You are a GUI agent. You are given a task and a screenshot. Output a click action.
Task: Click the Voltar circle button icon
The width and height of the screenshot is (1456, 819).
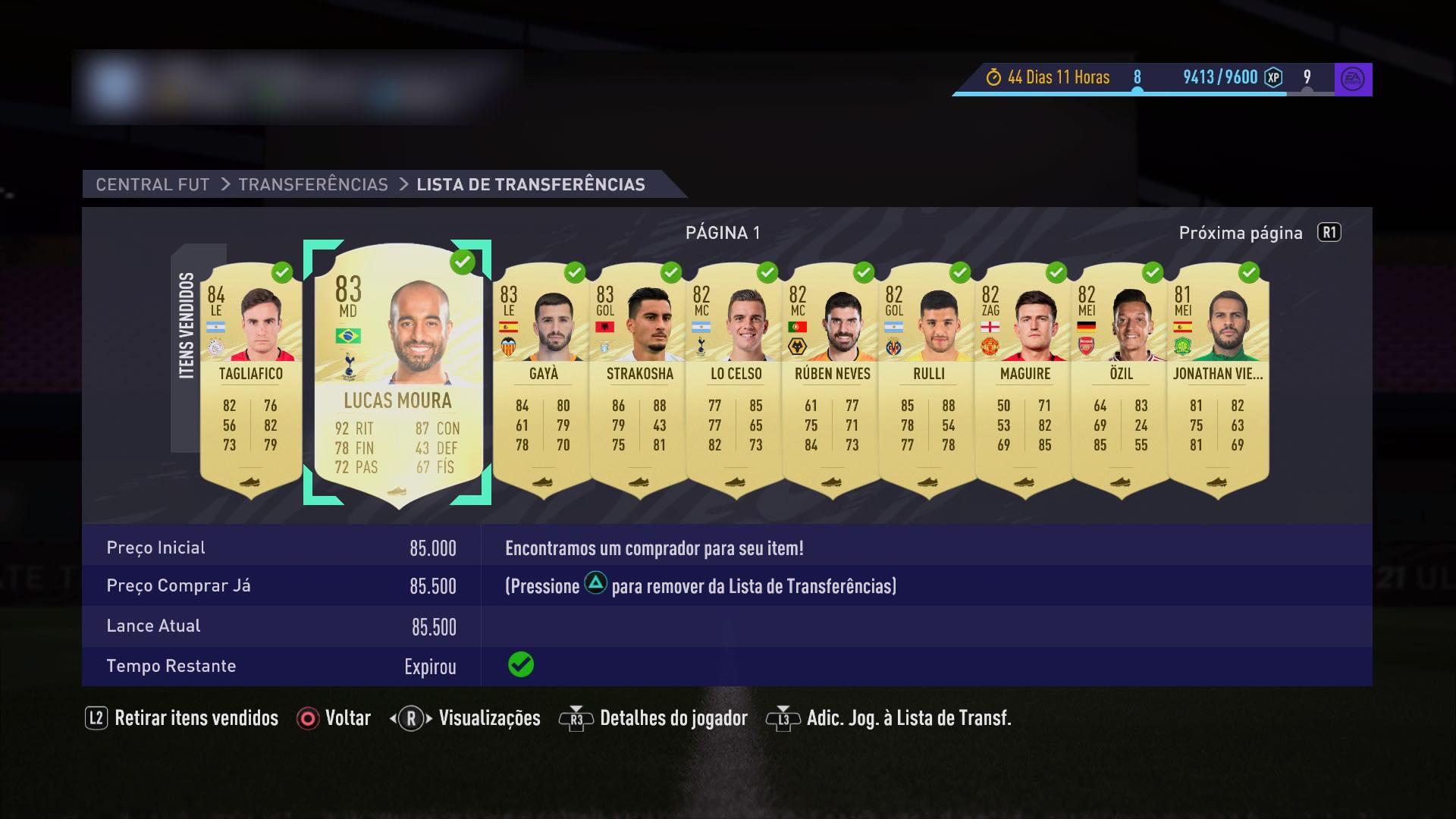coord(306,717)
